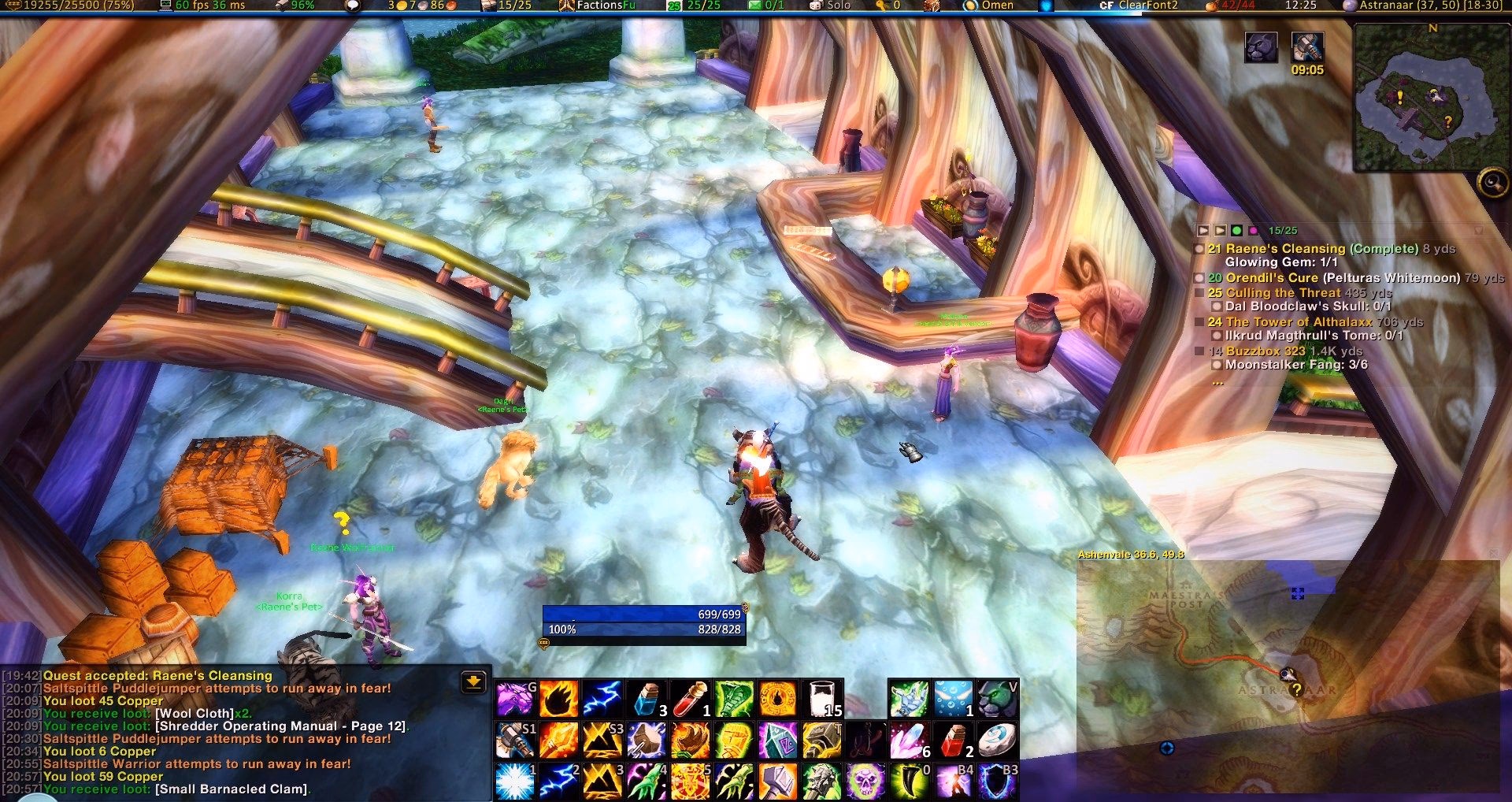Use the purple tiger mount ability
This screenshot has height=802, width=1512.
(514, 699)
